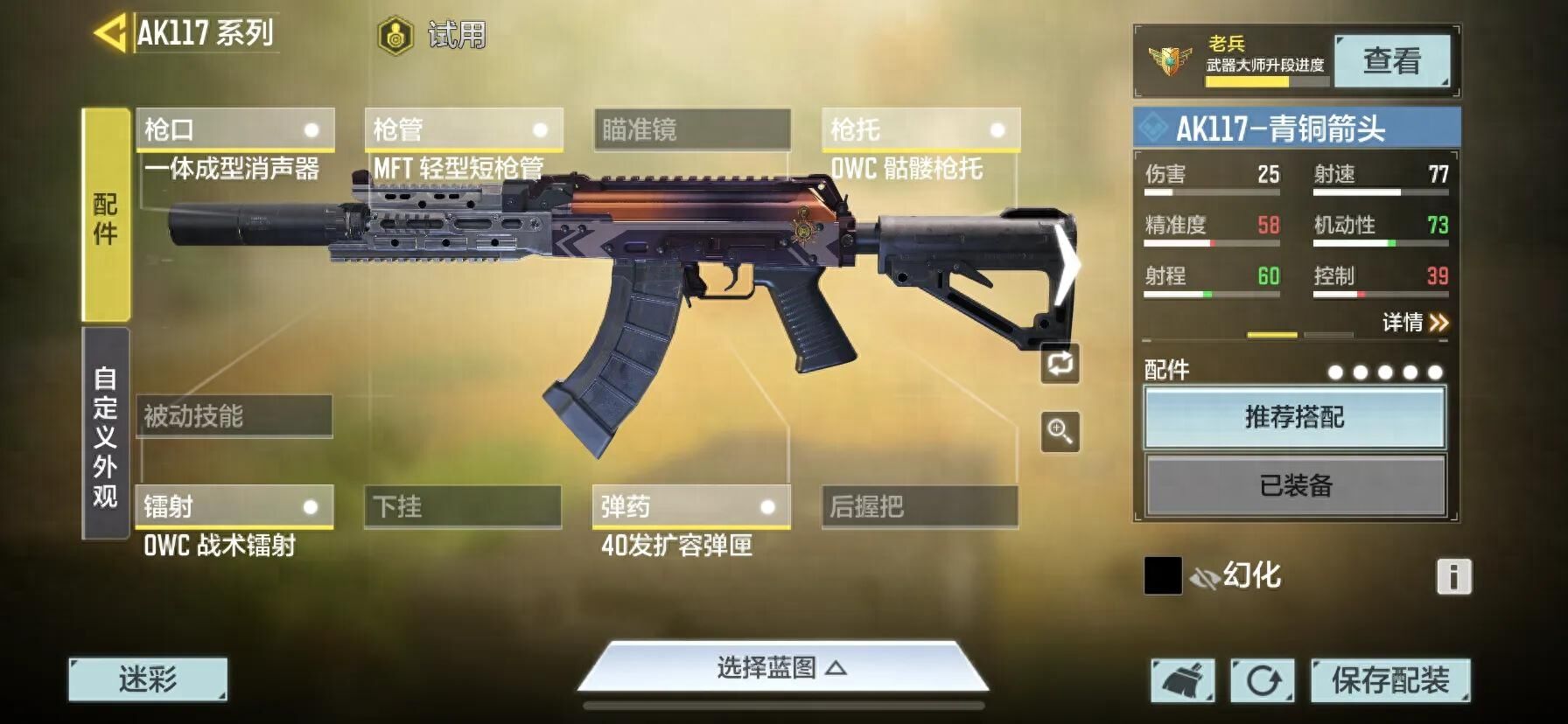This screenshot has width=1568, height=724.
Task: Open the 后握把 rear grip slot
Action: click(x=920, y=506)
